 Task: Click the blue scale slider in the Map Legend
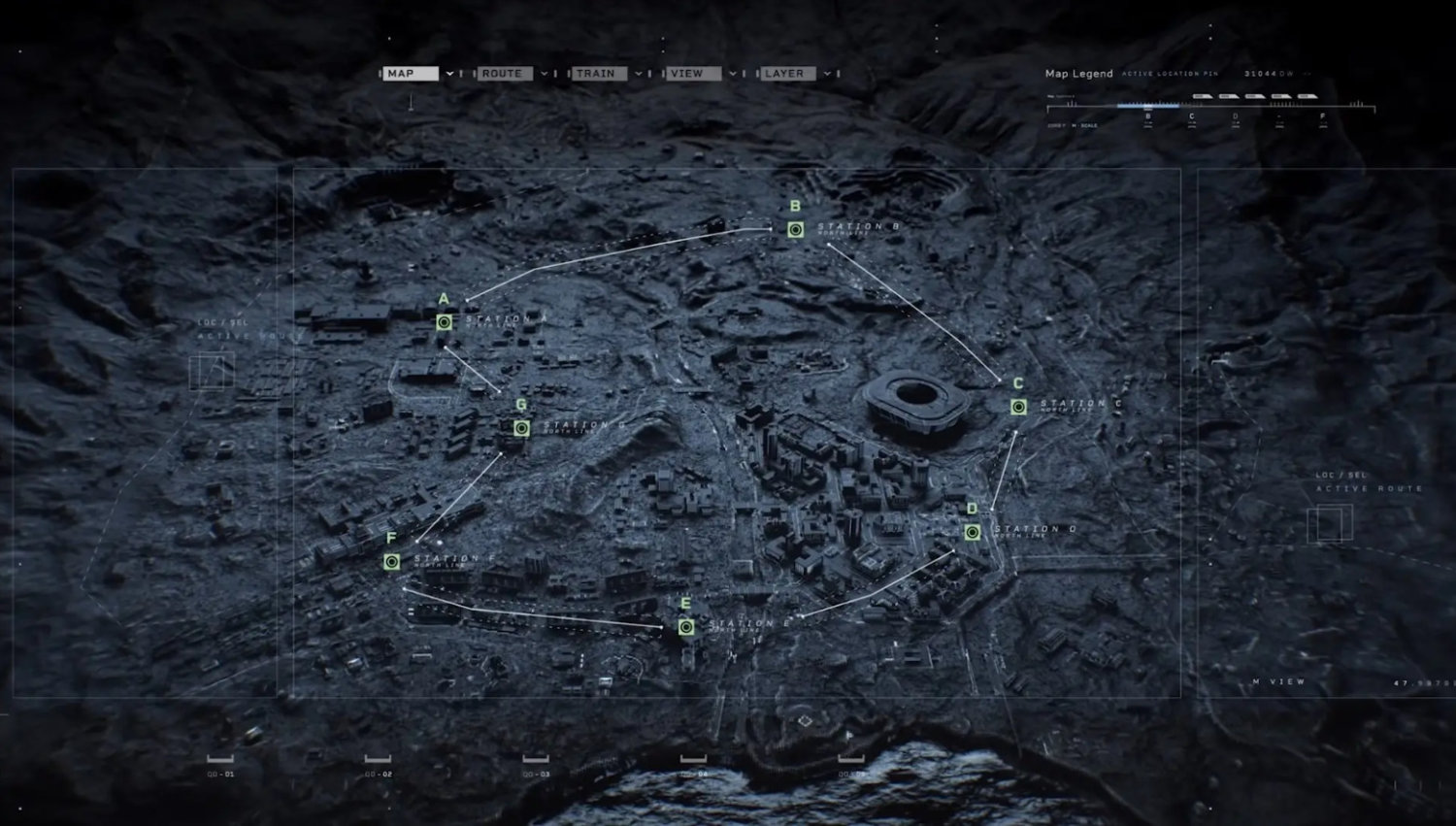[x=1148, y=105]
